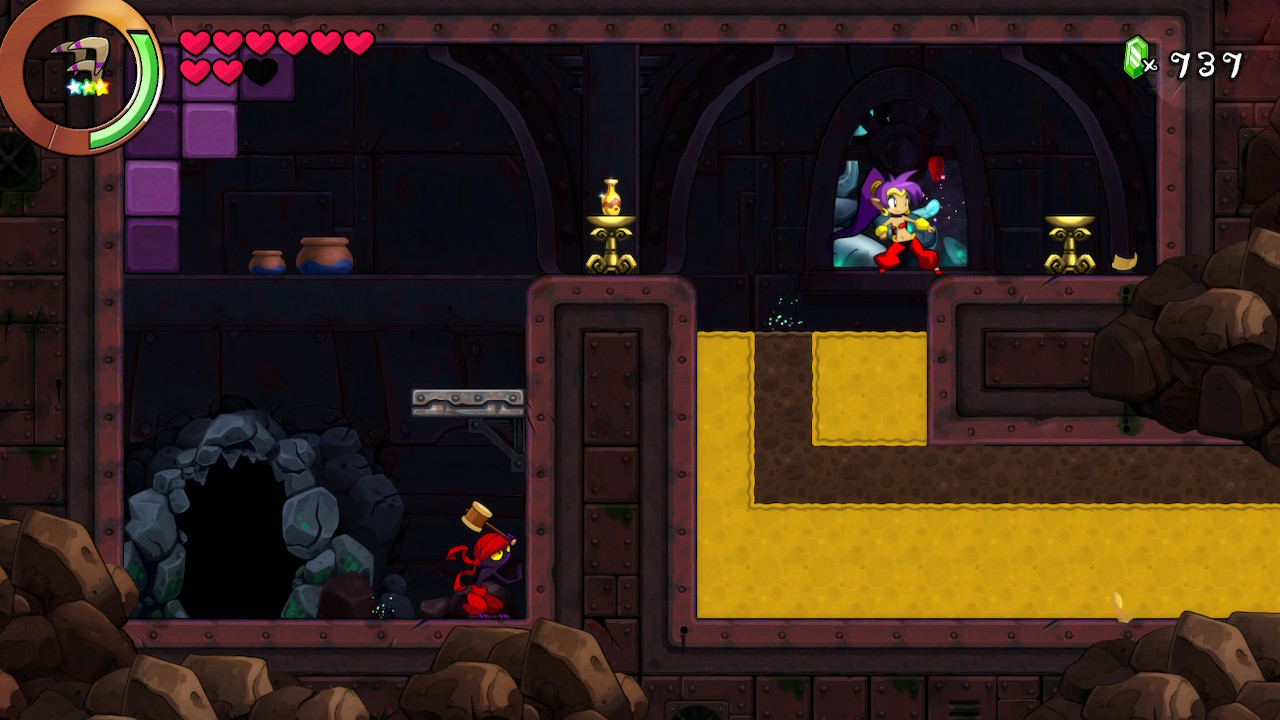The image size is (1280, 720).
Task: Click the green gem currency icon
Action: (1136, 58)
